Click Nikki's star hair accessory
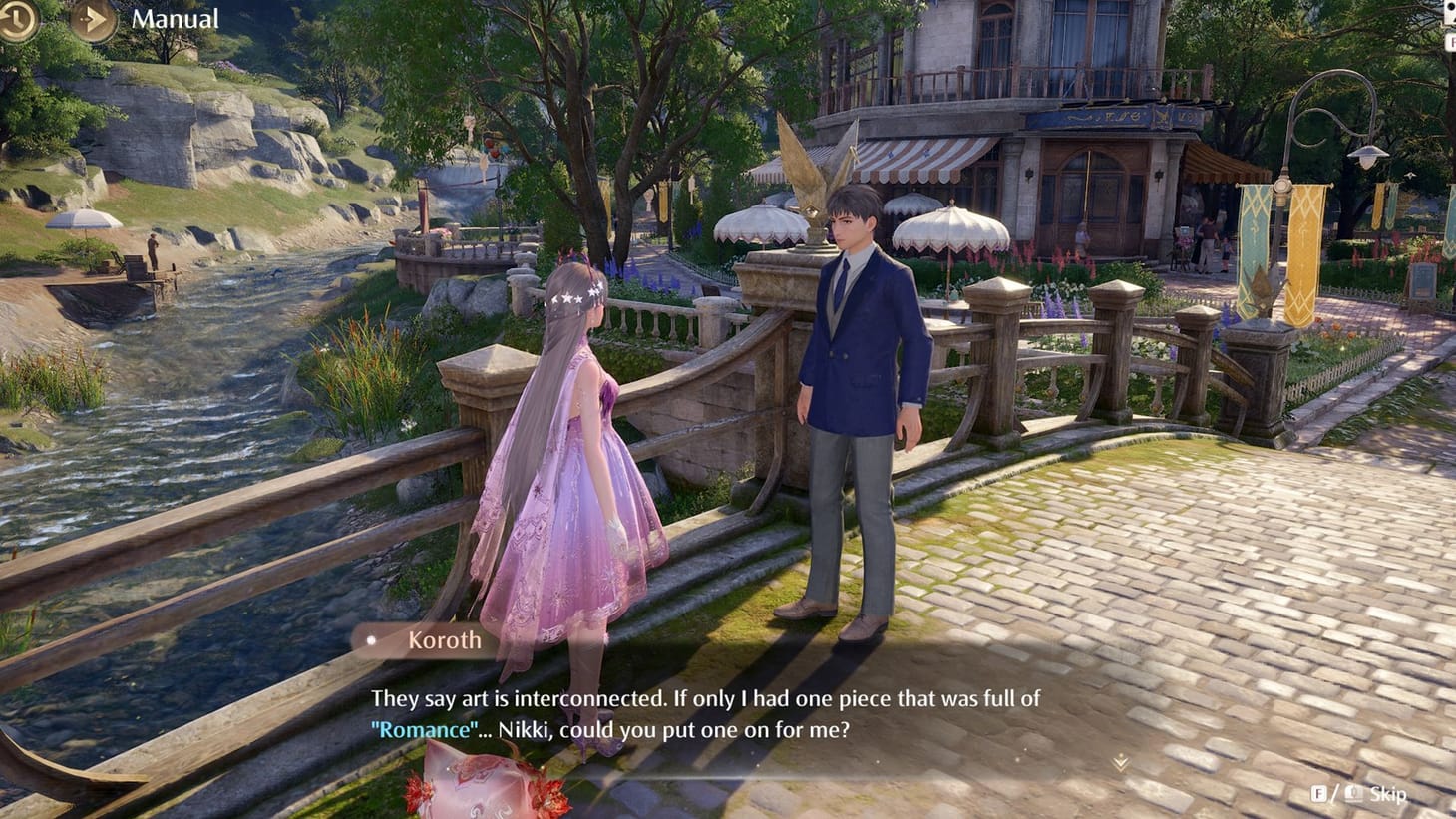Screen dimensions: 1456x819 click(571, 296)
